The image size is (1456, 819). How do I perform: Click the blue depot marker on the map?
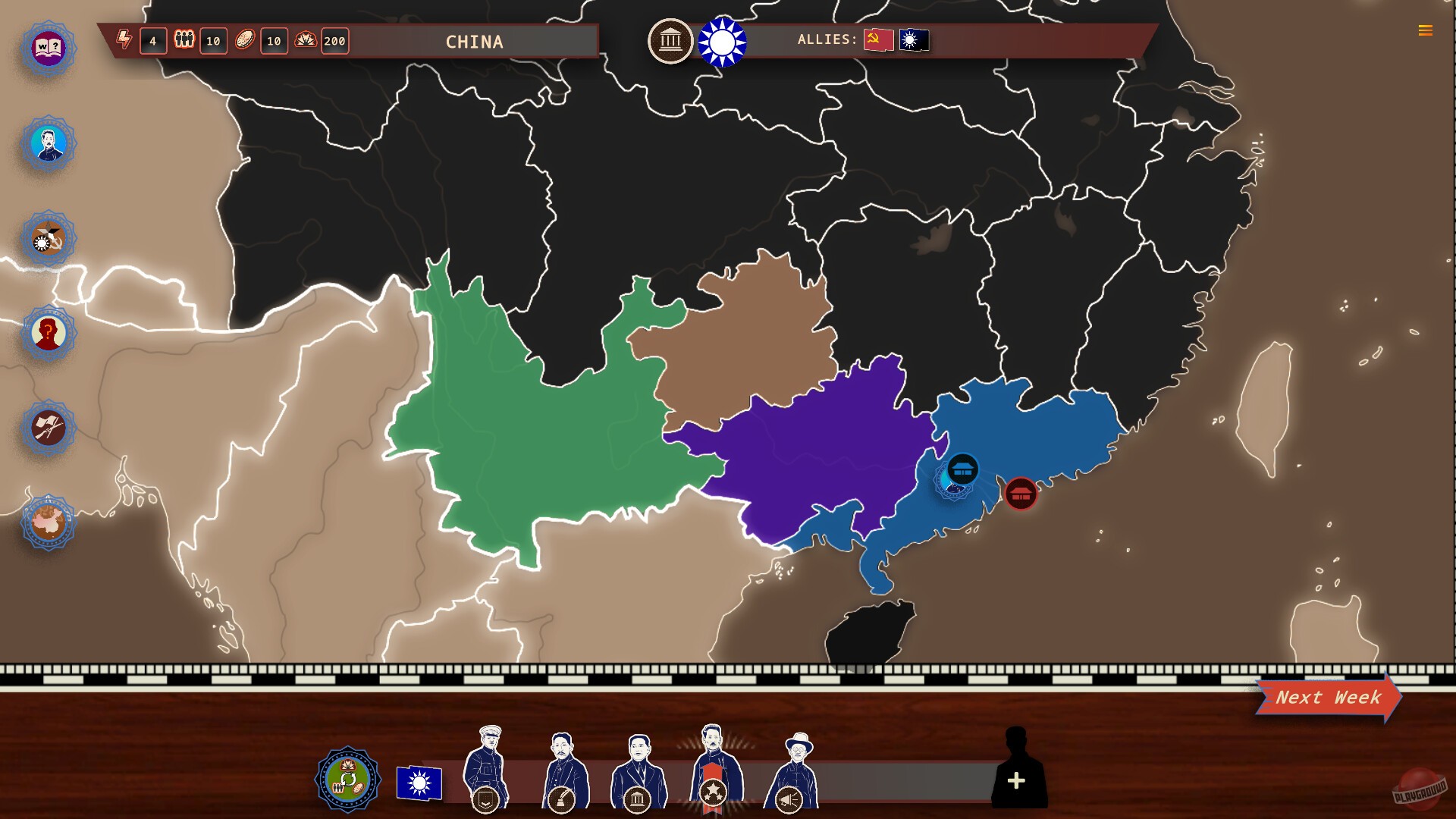[x=962, y=470]
